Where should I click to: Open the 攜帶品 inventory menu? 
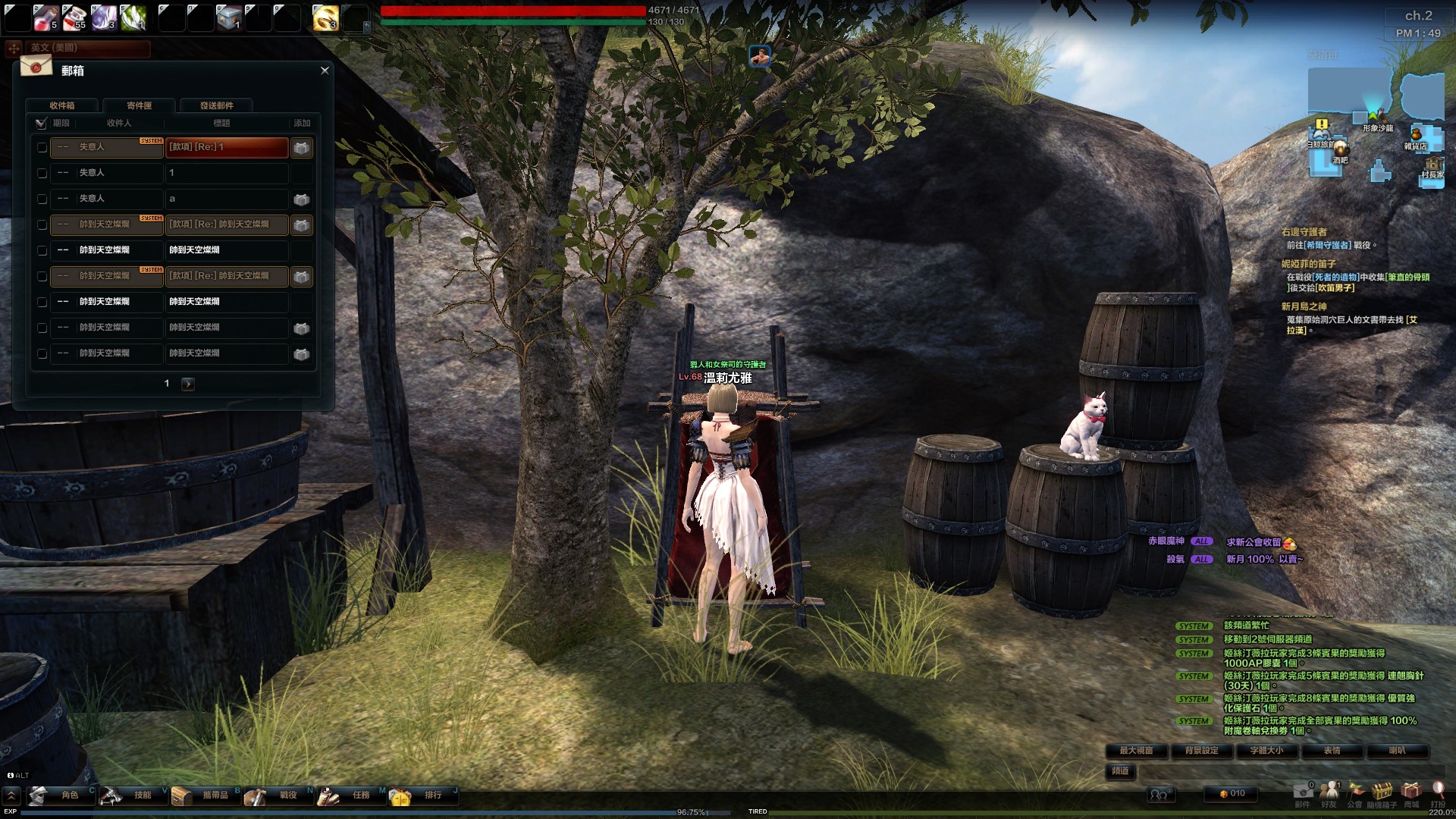point(206,795)
